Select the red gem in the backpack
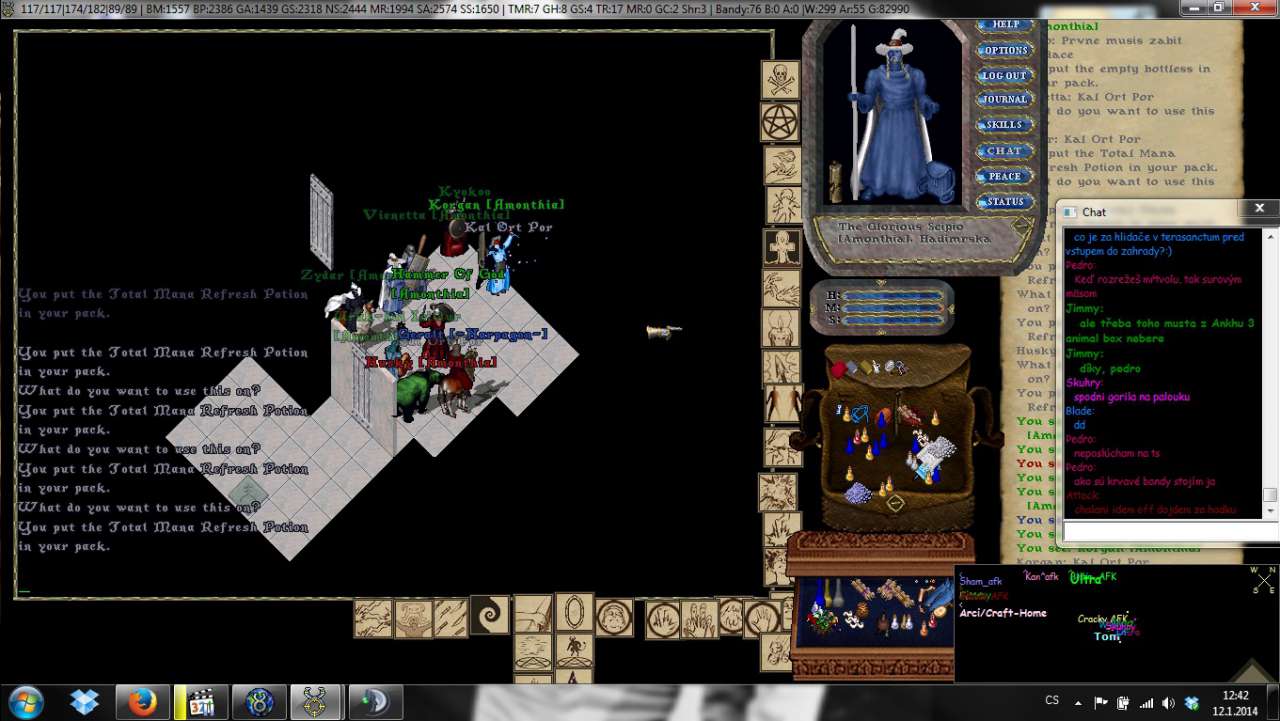Screen dimensions: 1280x721 click(838, 370)
